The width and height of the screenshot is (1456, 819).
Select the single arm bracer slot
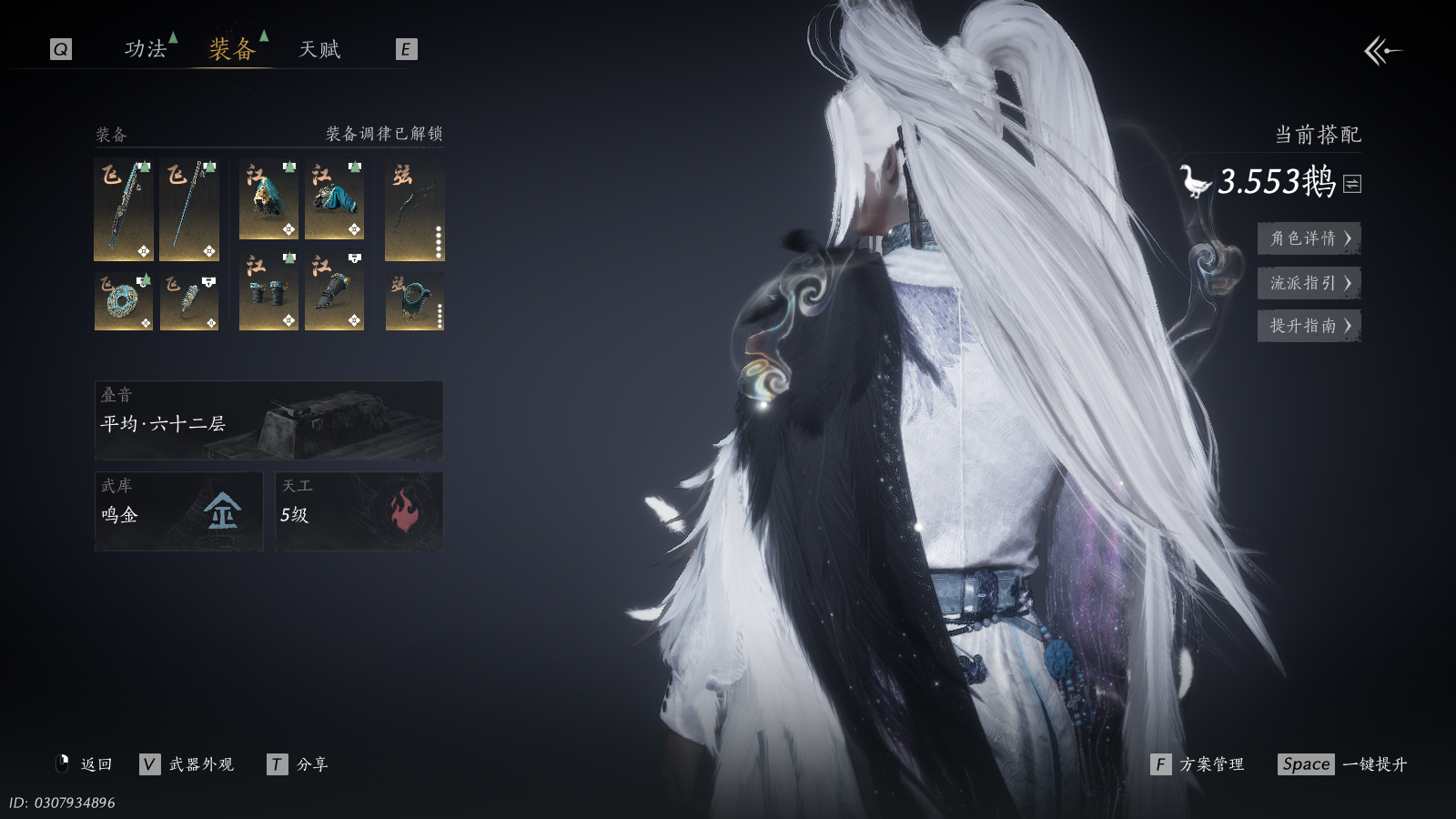point(334,291)
